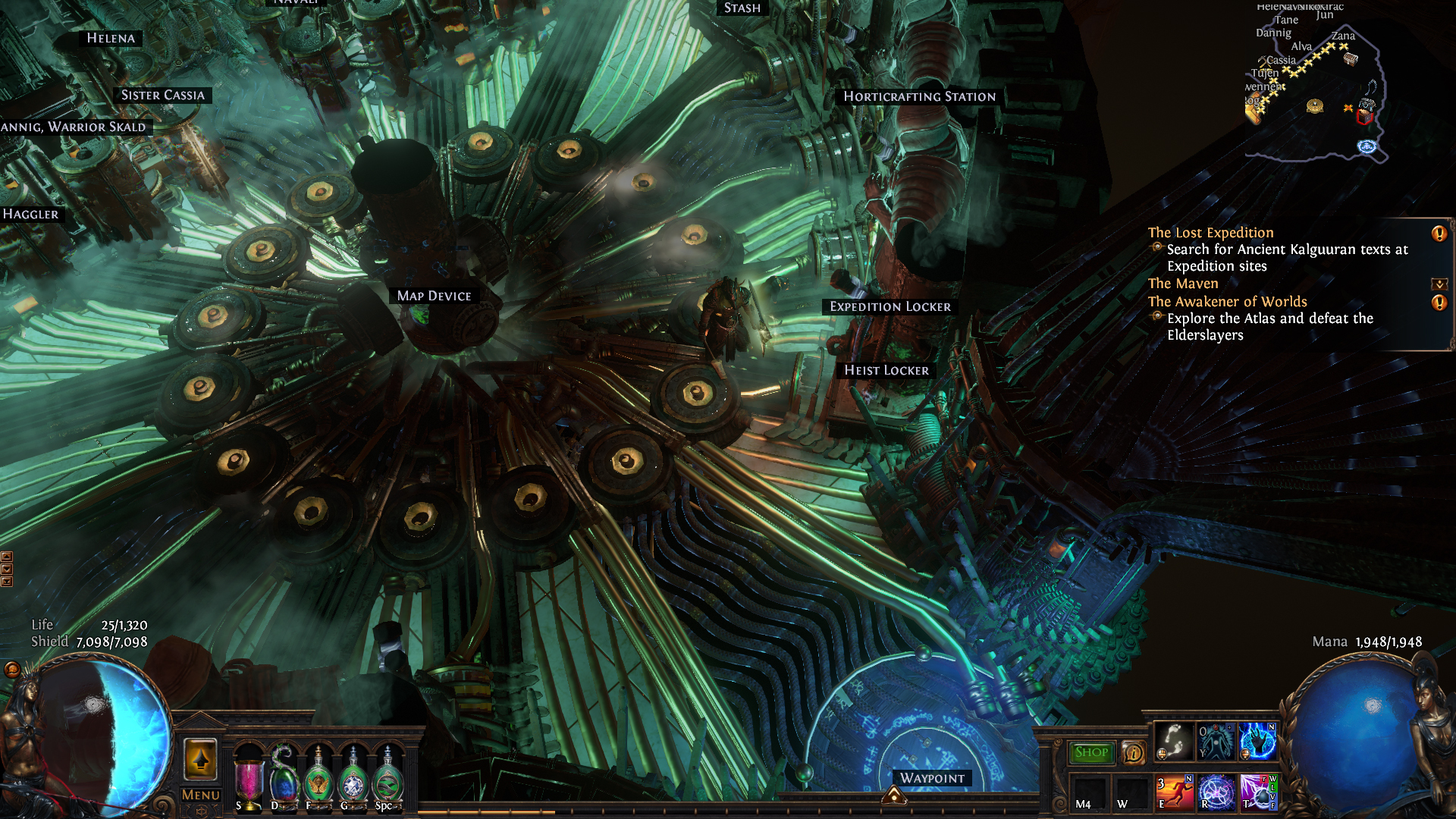Click the gold level-up arrow button

201,758
